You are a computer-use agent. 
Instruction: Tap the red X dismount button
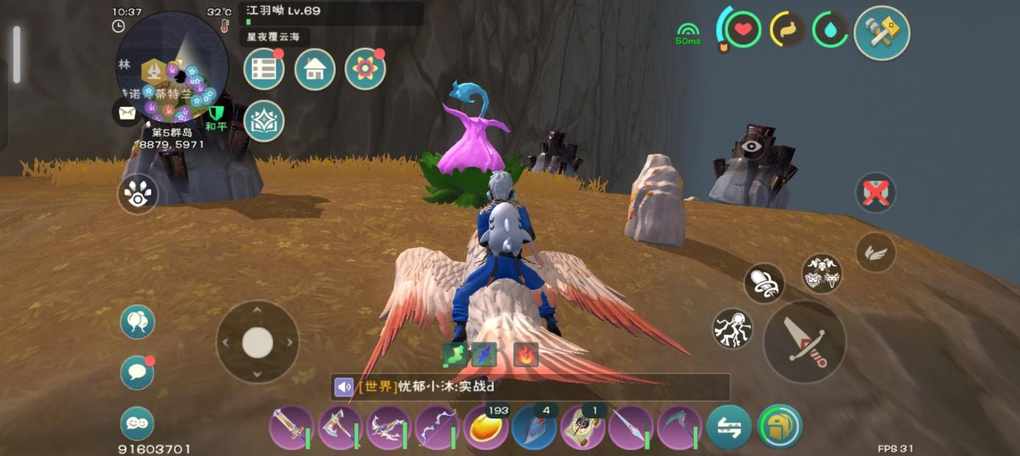pyautogui.click(x=876, y=193)
